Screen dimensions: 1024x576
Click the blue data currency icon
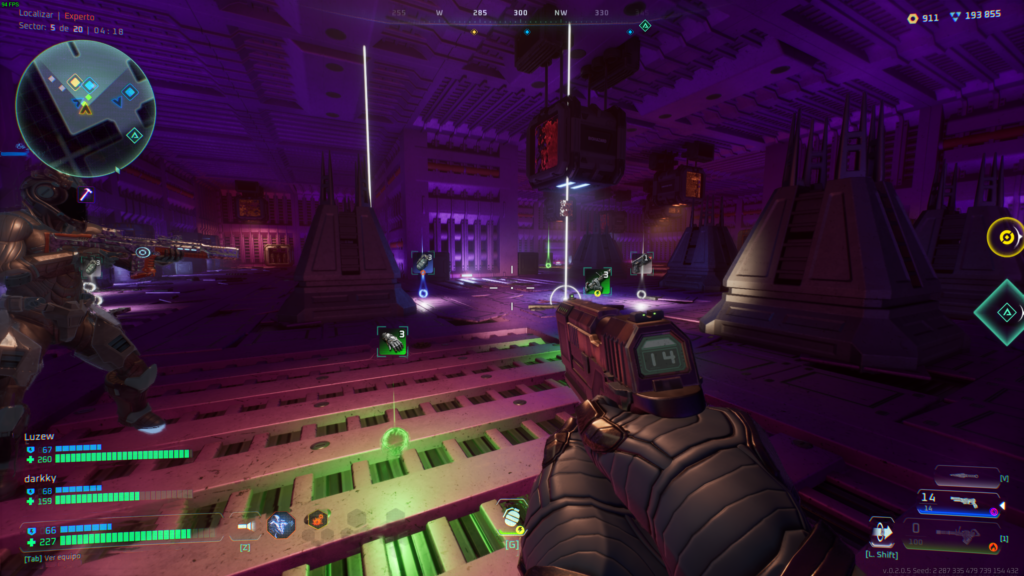(x=956, y=16)
